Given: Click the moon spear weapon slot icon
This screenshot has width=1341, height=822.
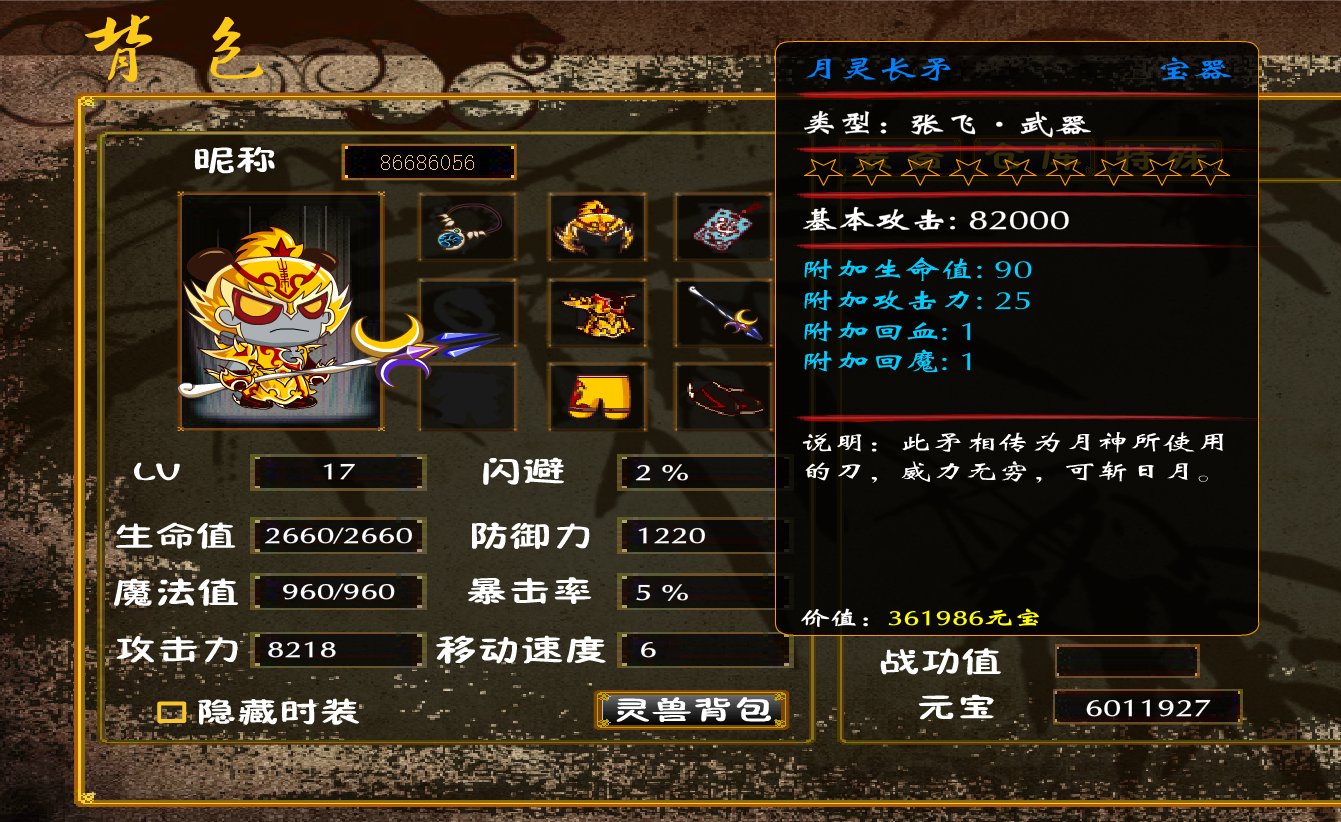Looking at the screenshot, I should [724, 312].
